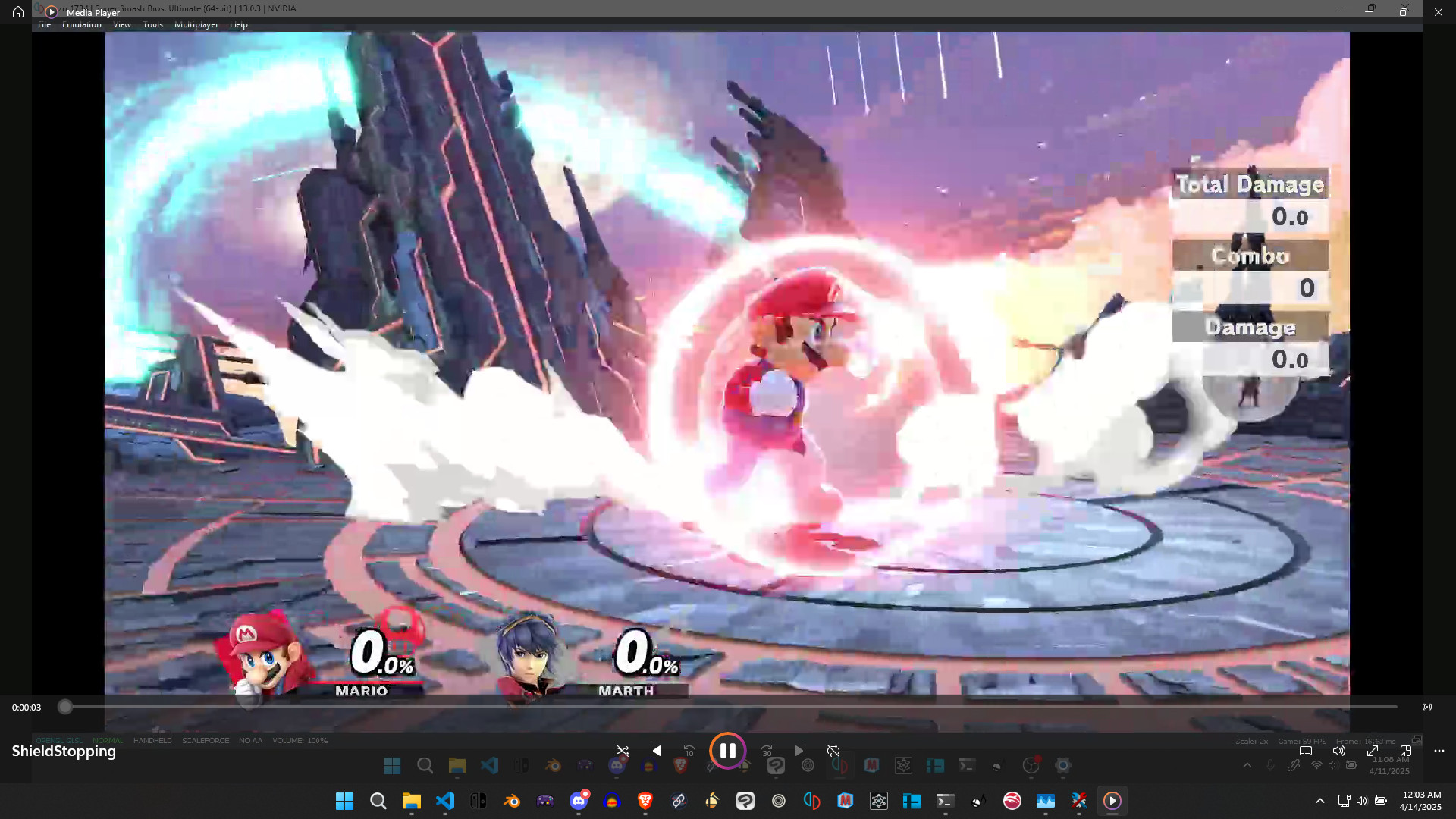Click the volume icon in Media Player controls
The width and height of the screenshot is (1456, 819).
pos(1339,751)
